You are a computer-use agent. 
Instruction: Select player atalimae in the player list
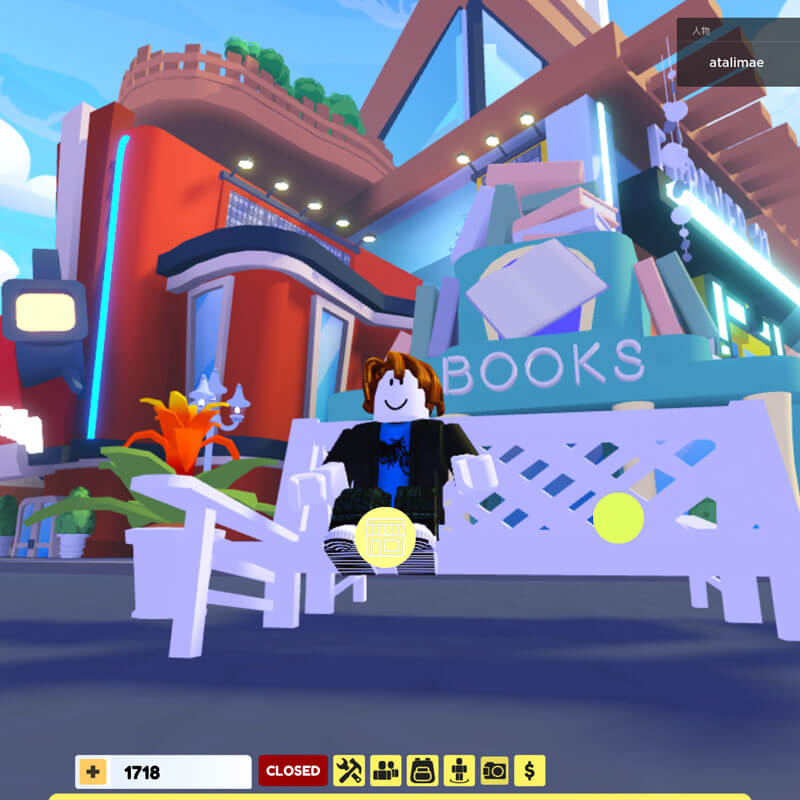pos(736,63)
